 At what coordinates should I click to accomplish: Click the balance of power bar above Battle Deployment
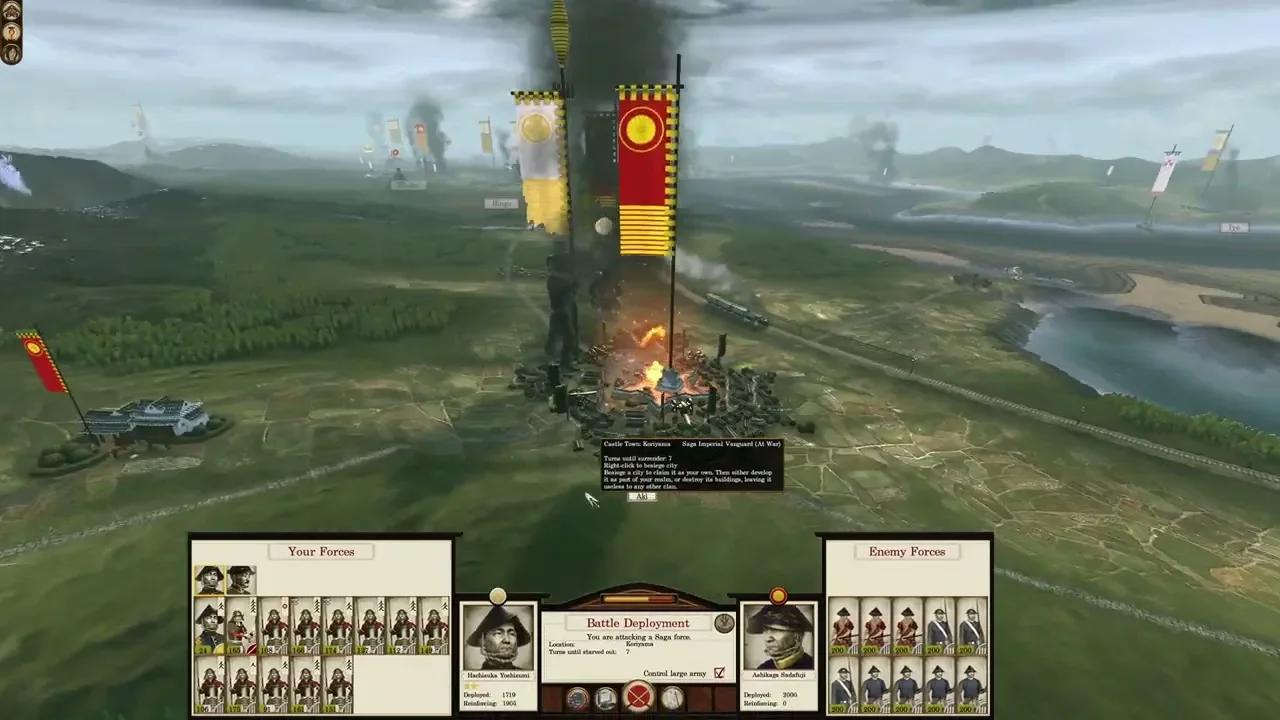click(x=638, y=597)
